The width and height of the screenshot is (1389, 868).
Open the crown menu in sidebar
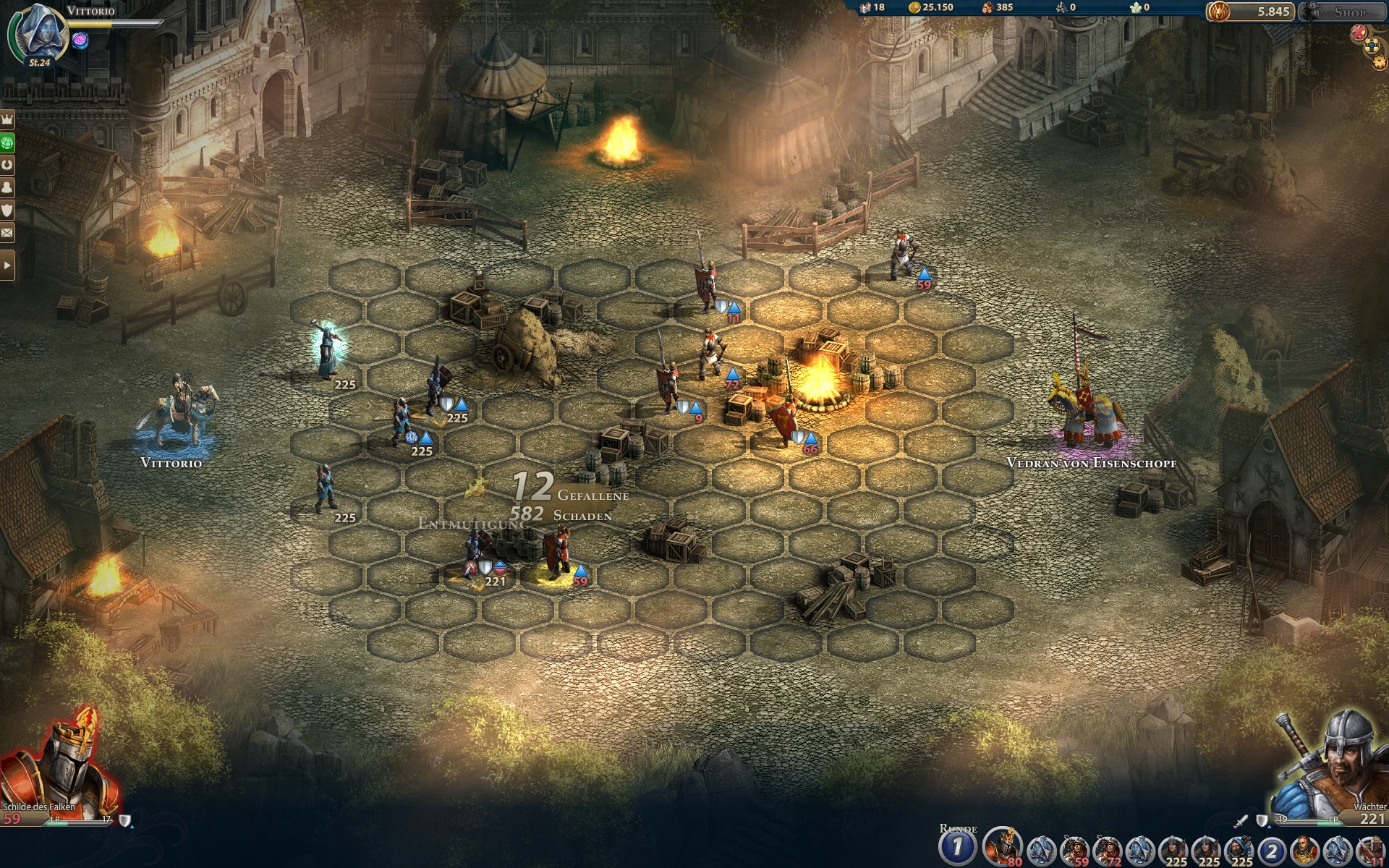click(x=7, y=120)
